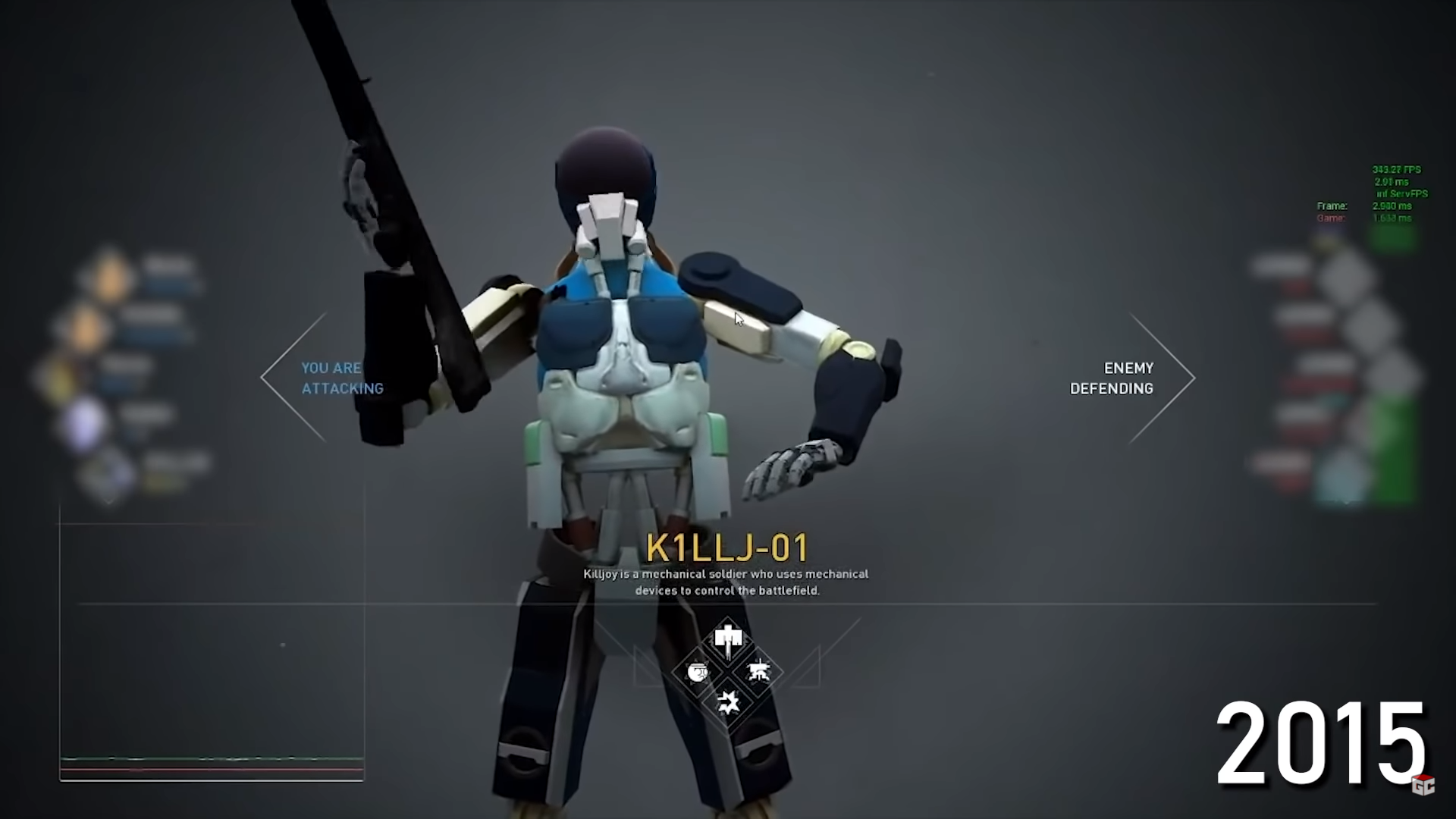Image resolution: width=1456 pixels, height=819 pixels.
Task: Select the hammer ability icon
Action: point(728,640)
